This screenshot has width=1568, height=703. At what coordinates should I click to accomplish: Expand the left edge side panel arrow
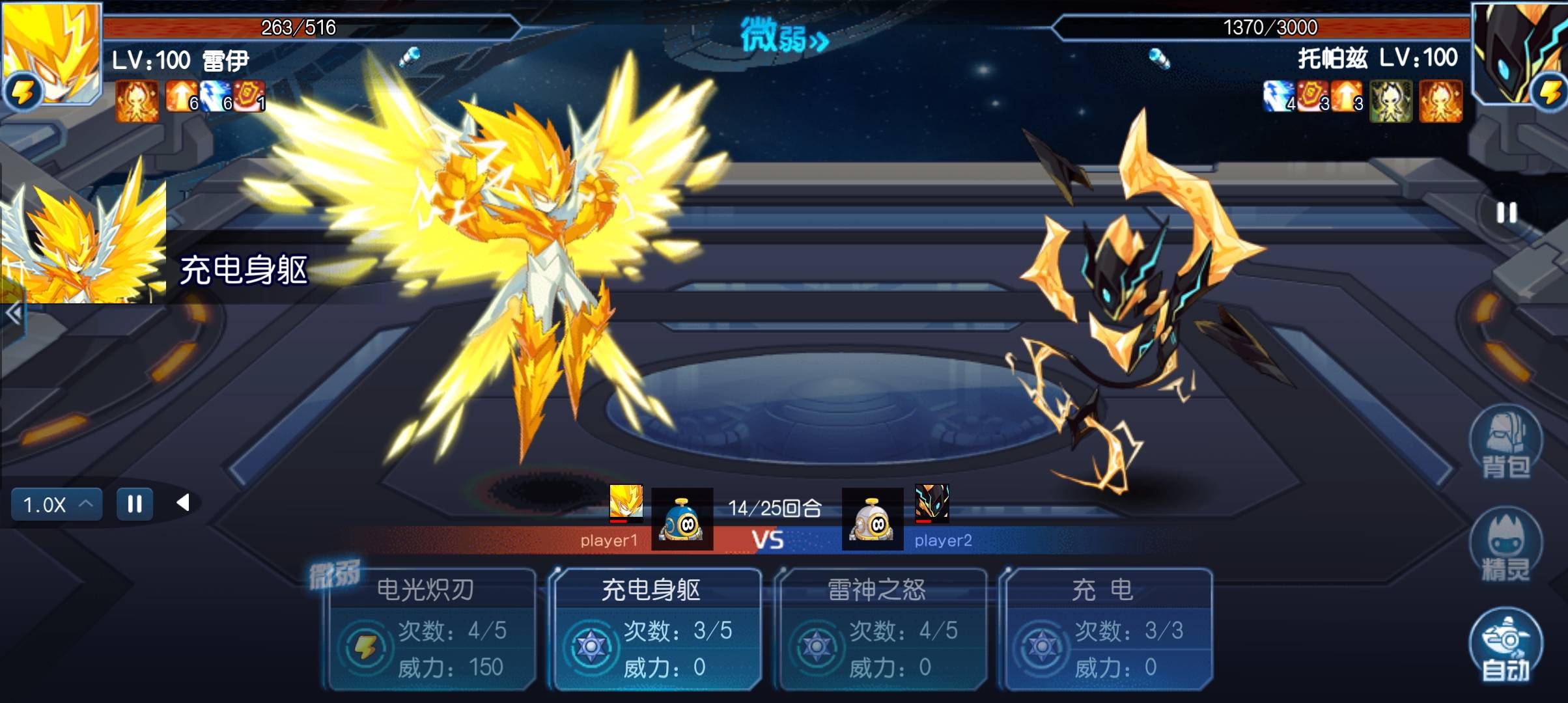[13, 314]
